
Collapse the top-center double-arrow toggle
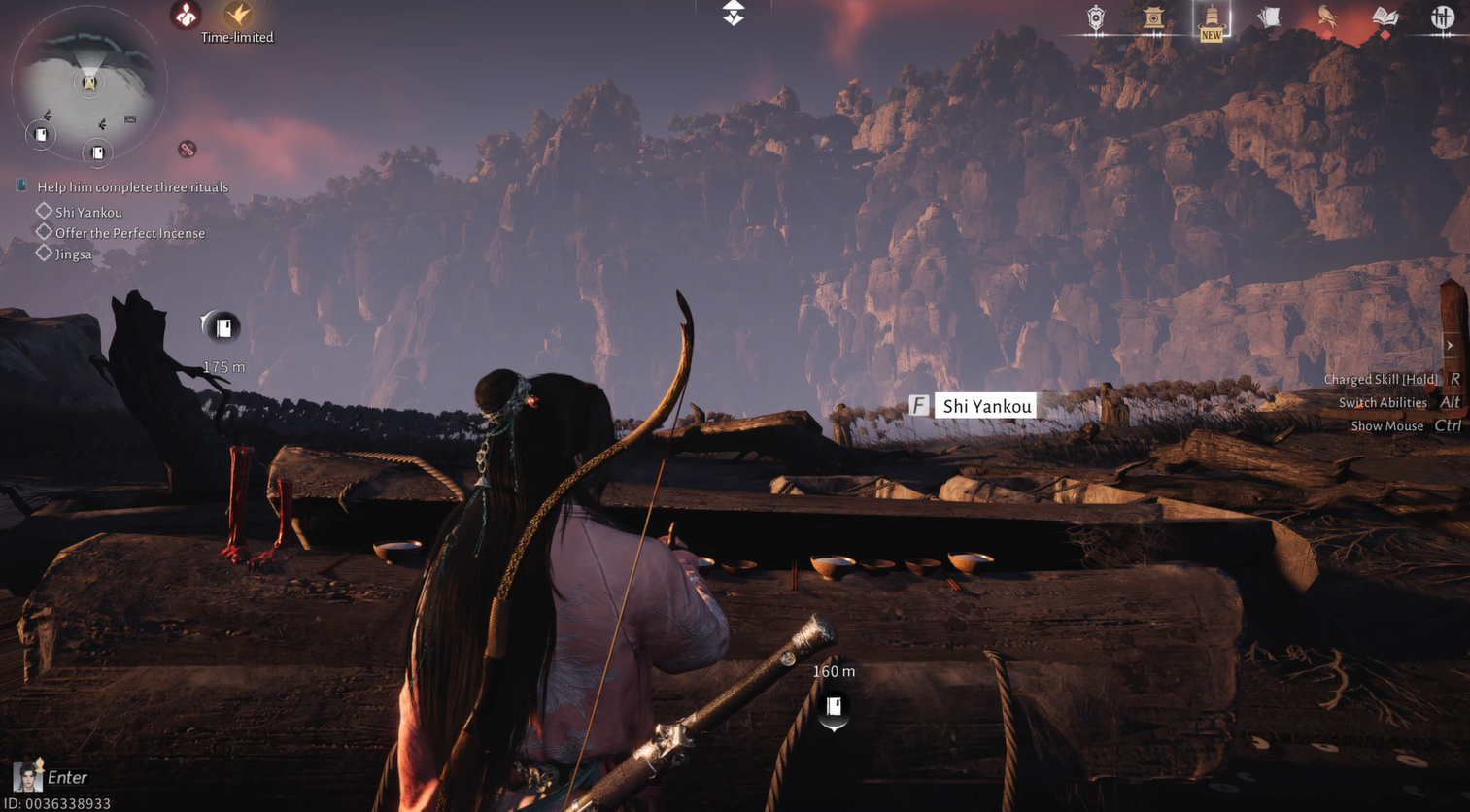pos(734,13)
